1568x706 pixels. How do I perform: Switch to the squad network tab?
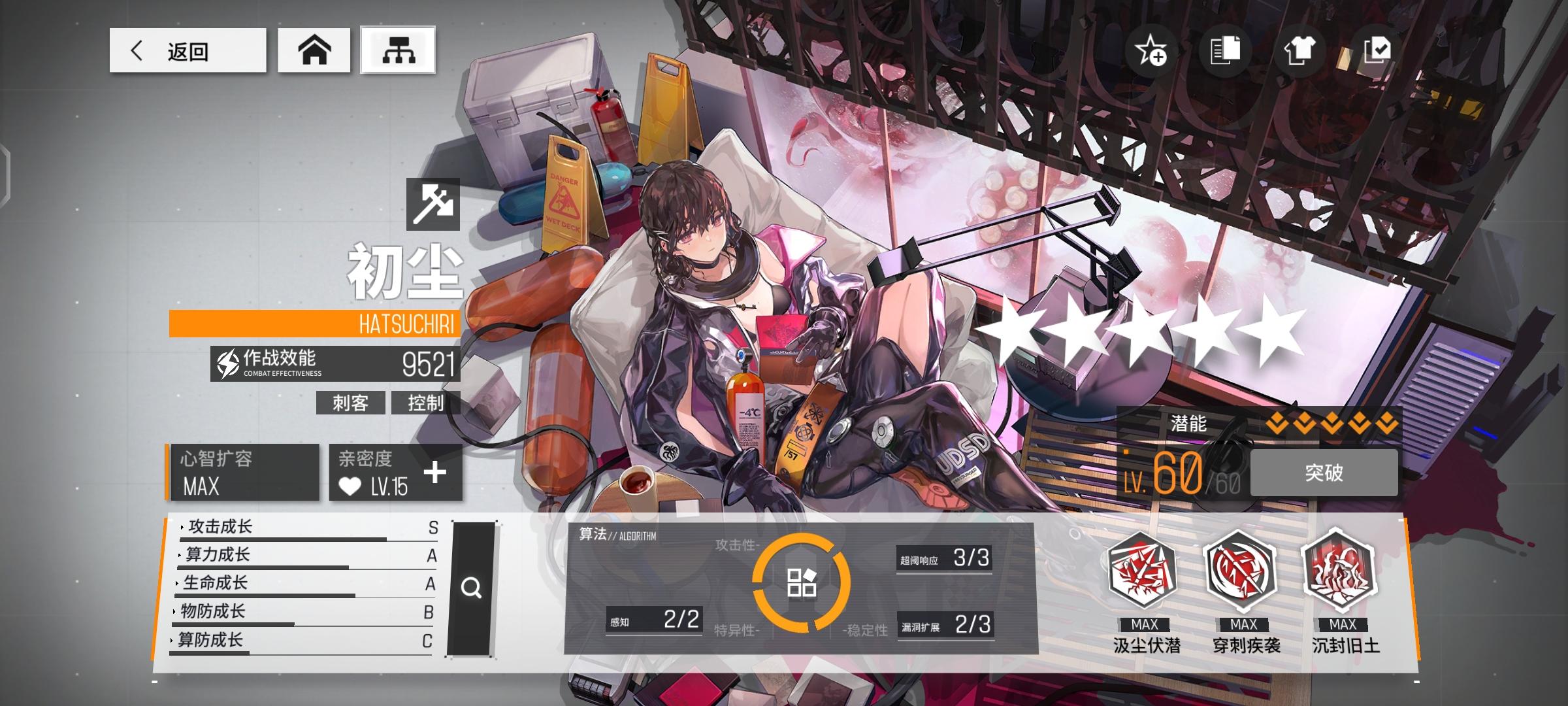[399, 51]
